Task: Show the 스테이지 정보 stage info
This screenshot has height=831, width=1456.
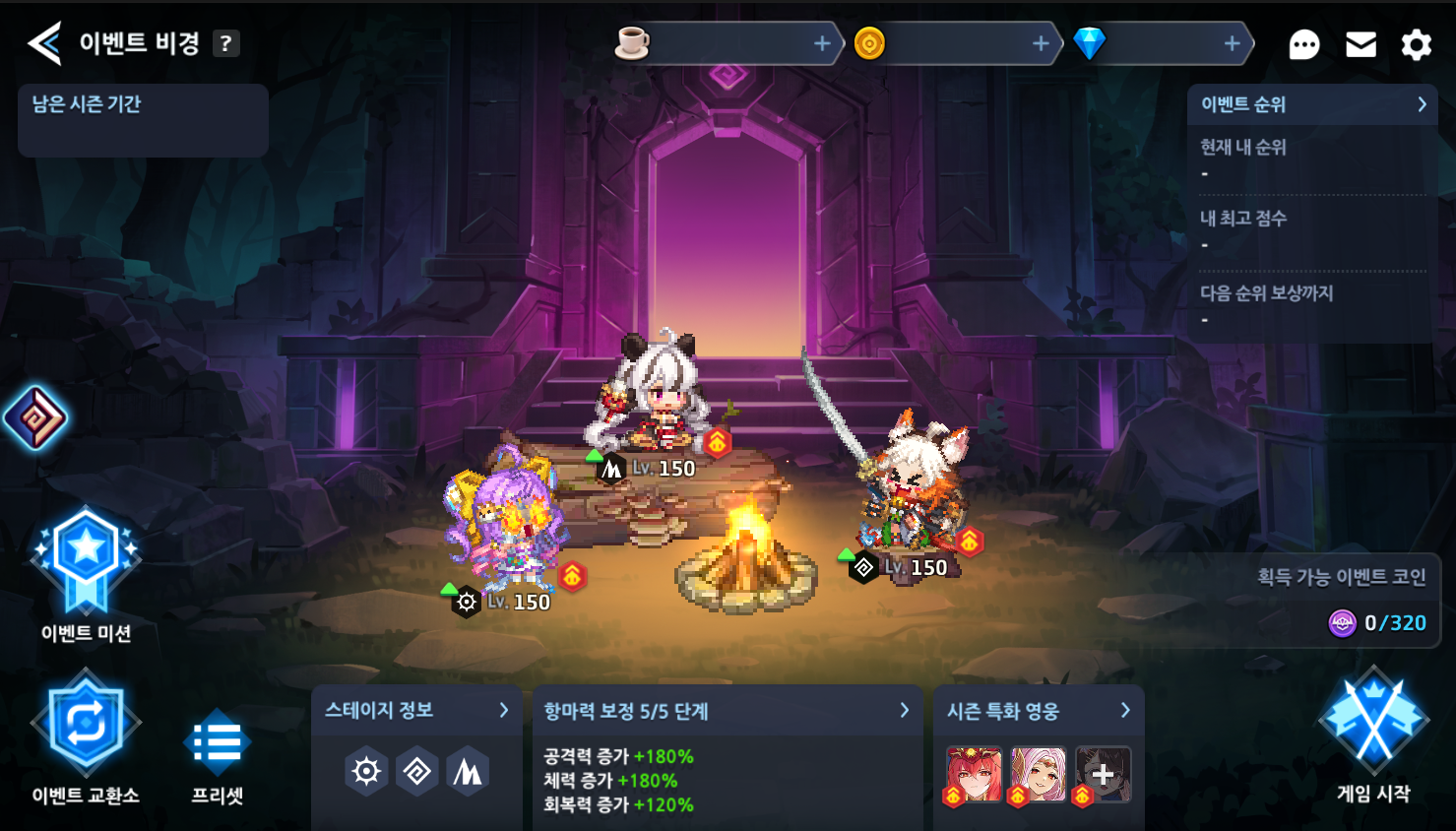Action: 416,711
